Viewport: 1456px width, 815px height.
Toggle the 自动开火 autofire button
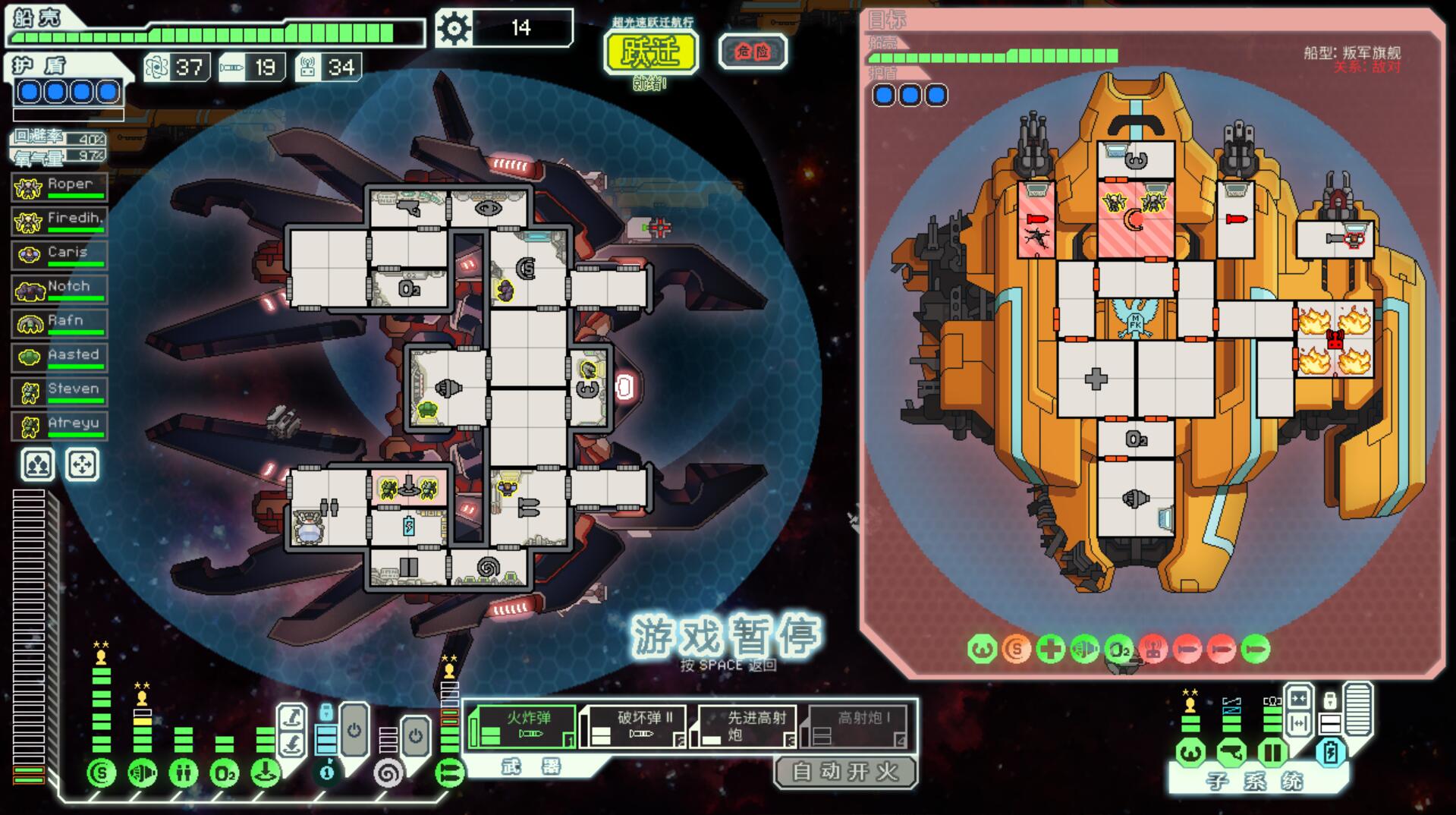tap(844, 772)
